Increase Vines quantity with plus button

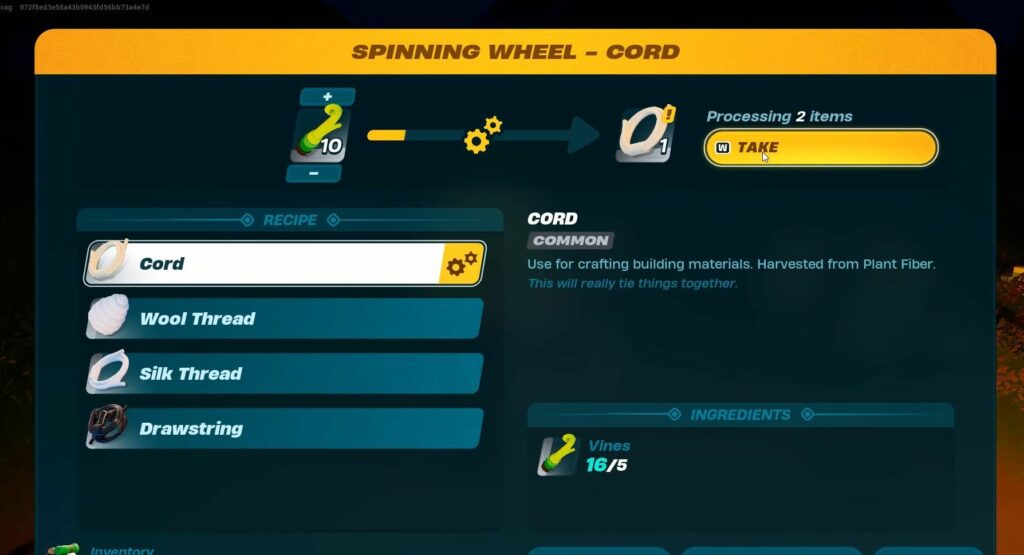[327, 97]
